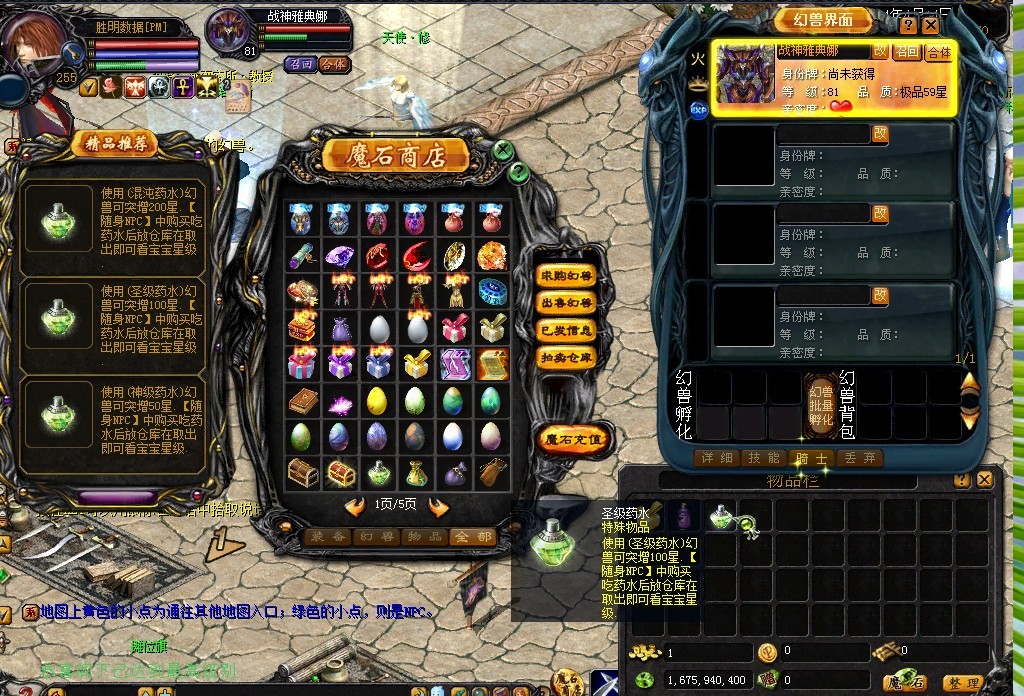Switch to the 幻兽 shop tab
The width and height of the screenshot is (1024, 696).
point(377,537)
